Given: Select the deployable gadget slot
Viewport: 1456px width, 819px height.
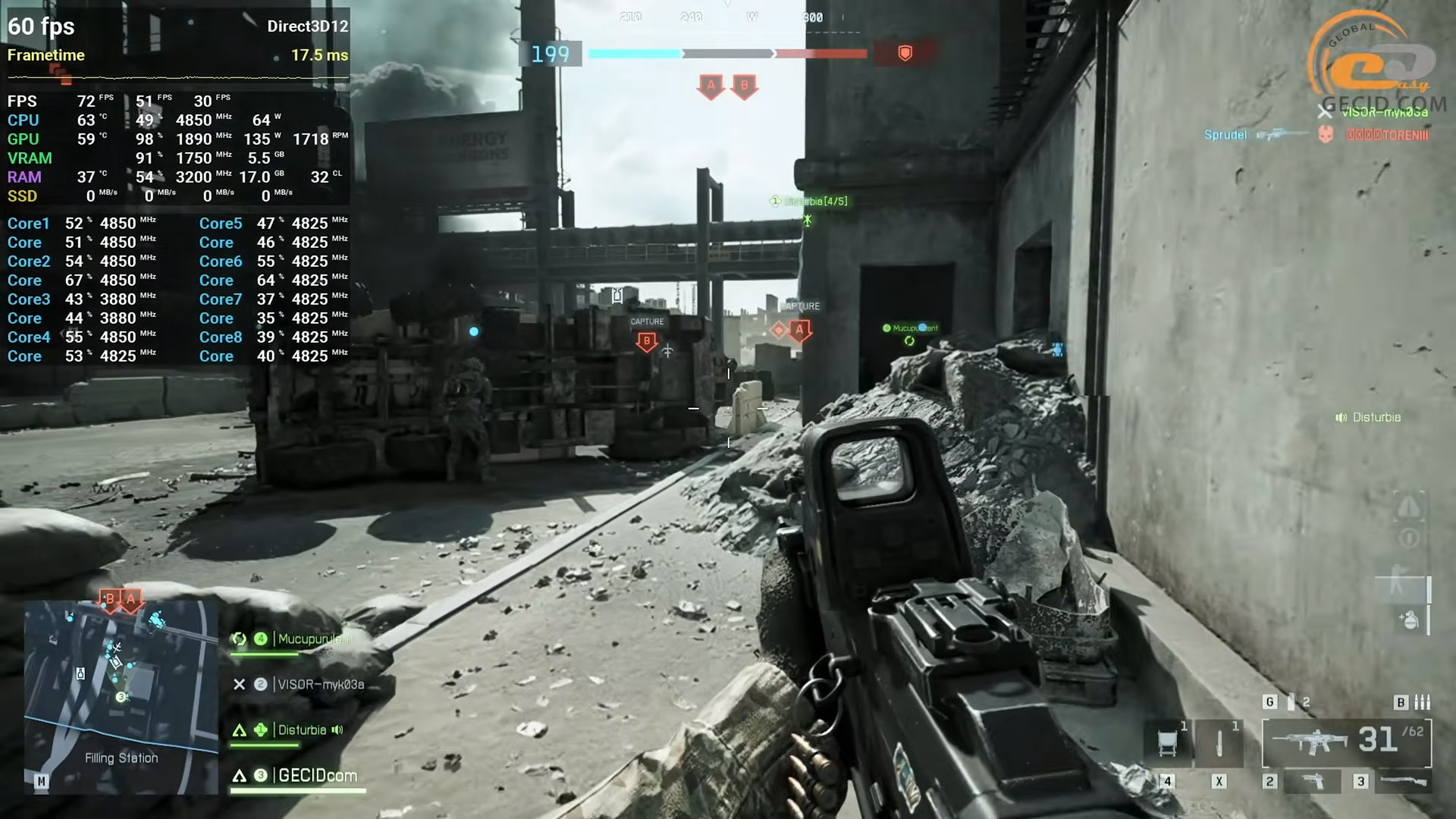Looking at the screenshot, I should pos(1168,742).
